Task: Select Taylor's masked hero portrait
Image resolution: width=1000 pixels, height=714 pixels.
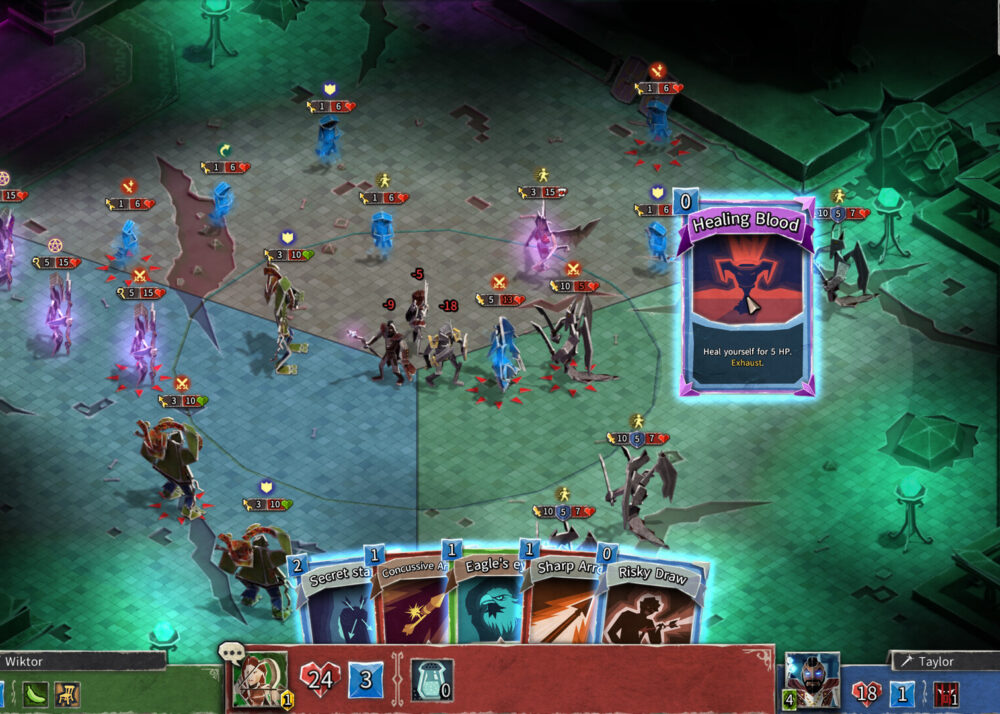Action: click(x=811, y=680)
